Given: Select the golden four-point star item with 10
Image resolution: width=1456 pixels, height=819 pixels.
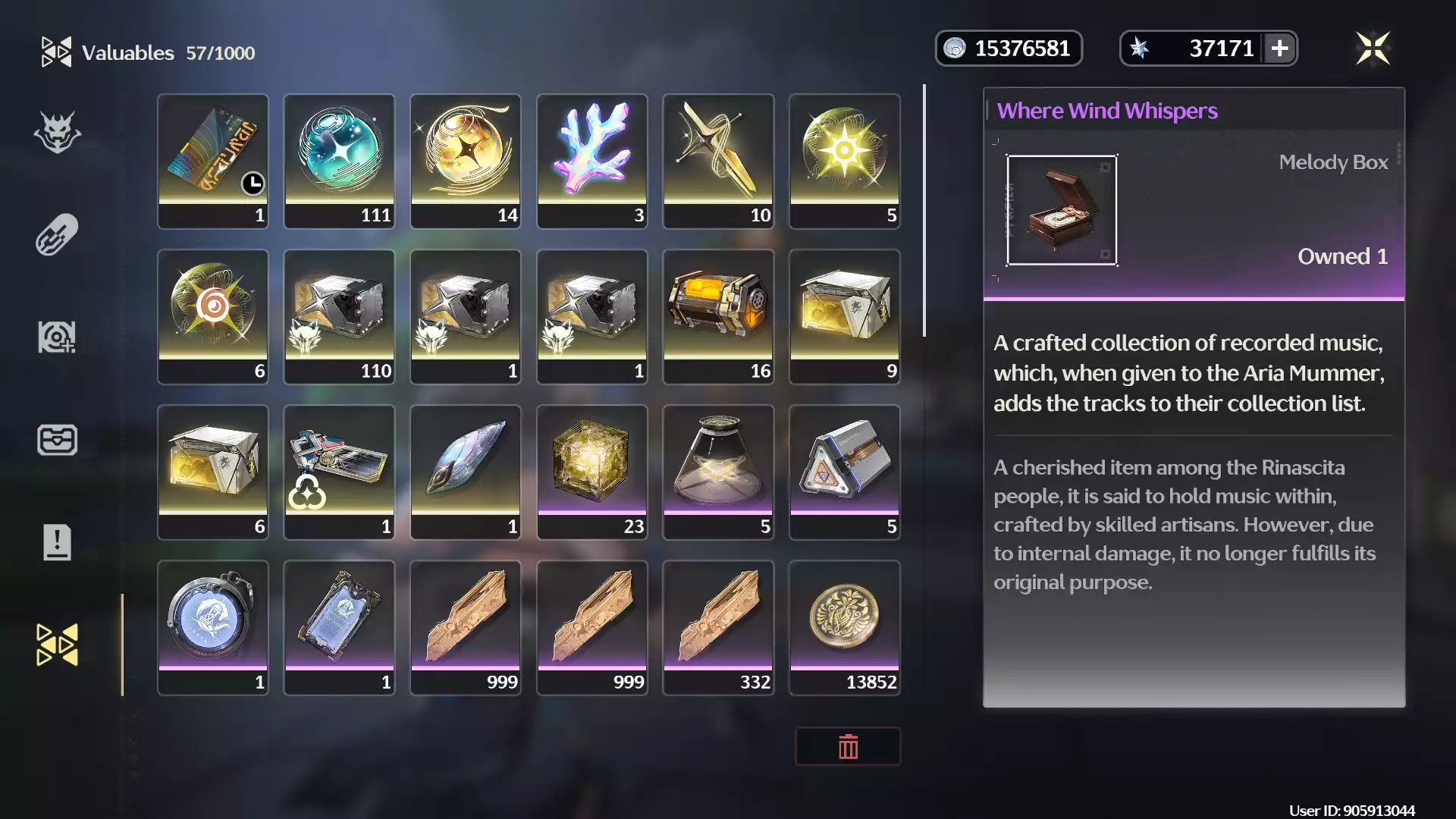Looking at the screenshot, I should (x=718, y=160).
